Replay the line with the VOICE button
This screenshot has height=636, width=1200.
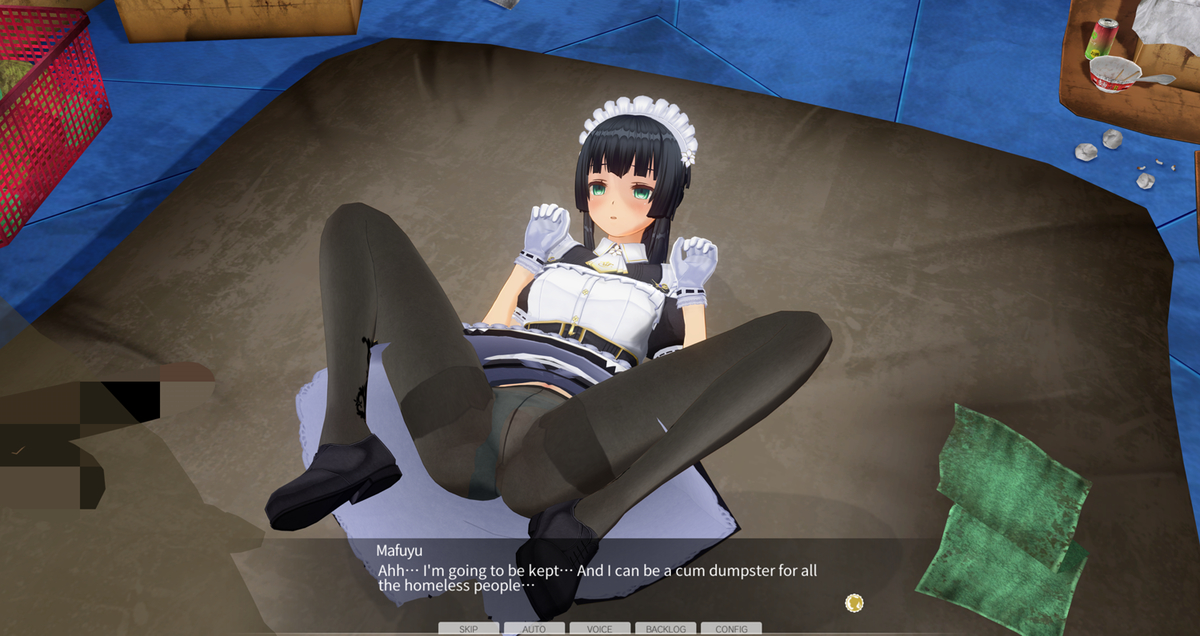click(x=600, y=629)
